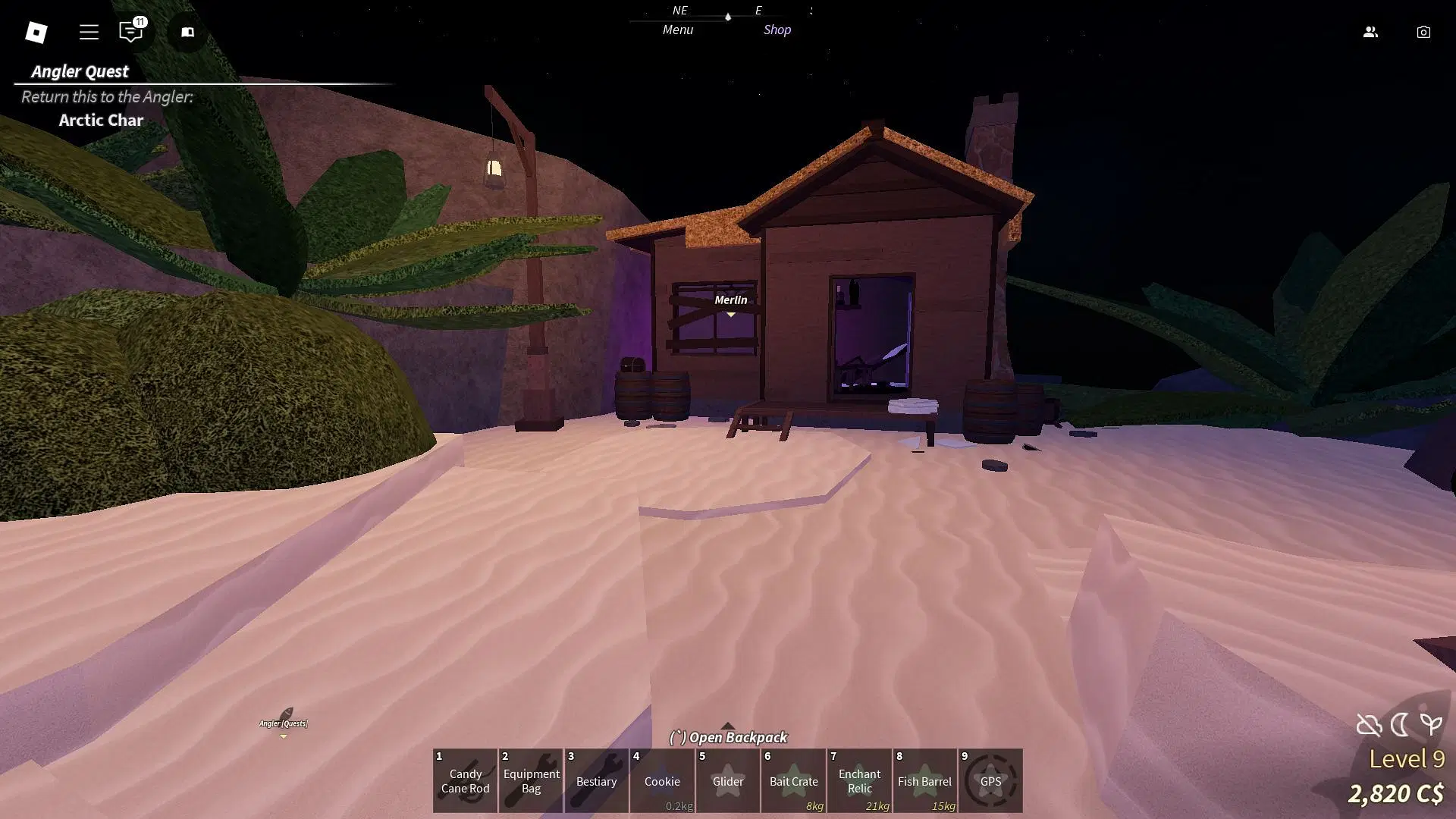Select the Cookie item slot
This screenshot has height=819, width=1456.
pos(662,780)
